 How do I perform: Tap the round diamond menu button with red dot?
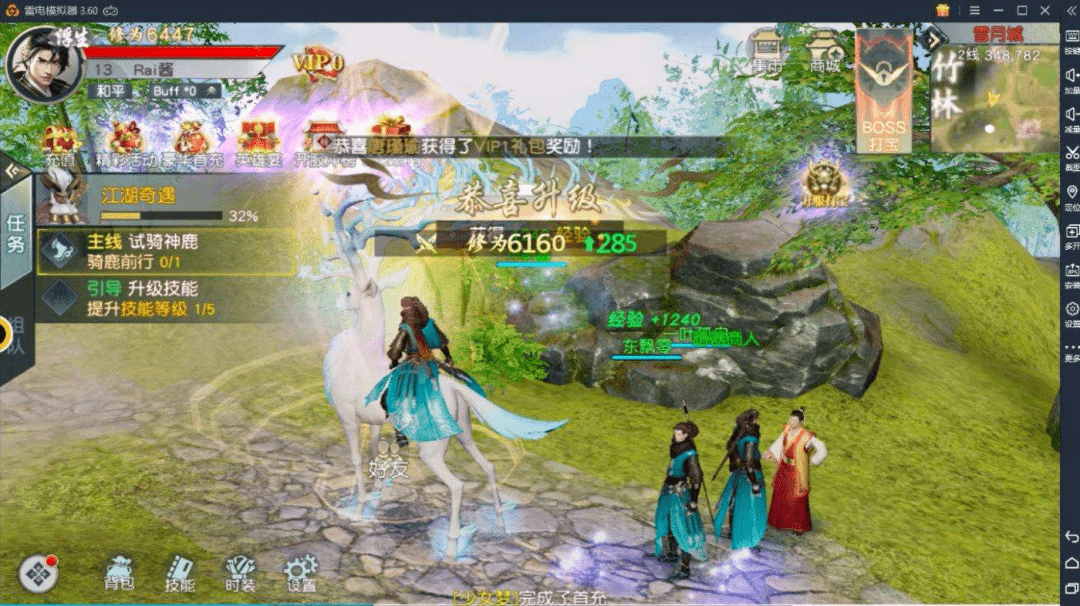point(37,573)
